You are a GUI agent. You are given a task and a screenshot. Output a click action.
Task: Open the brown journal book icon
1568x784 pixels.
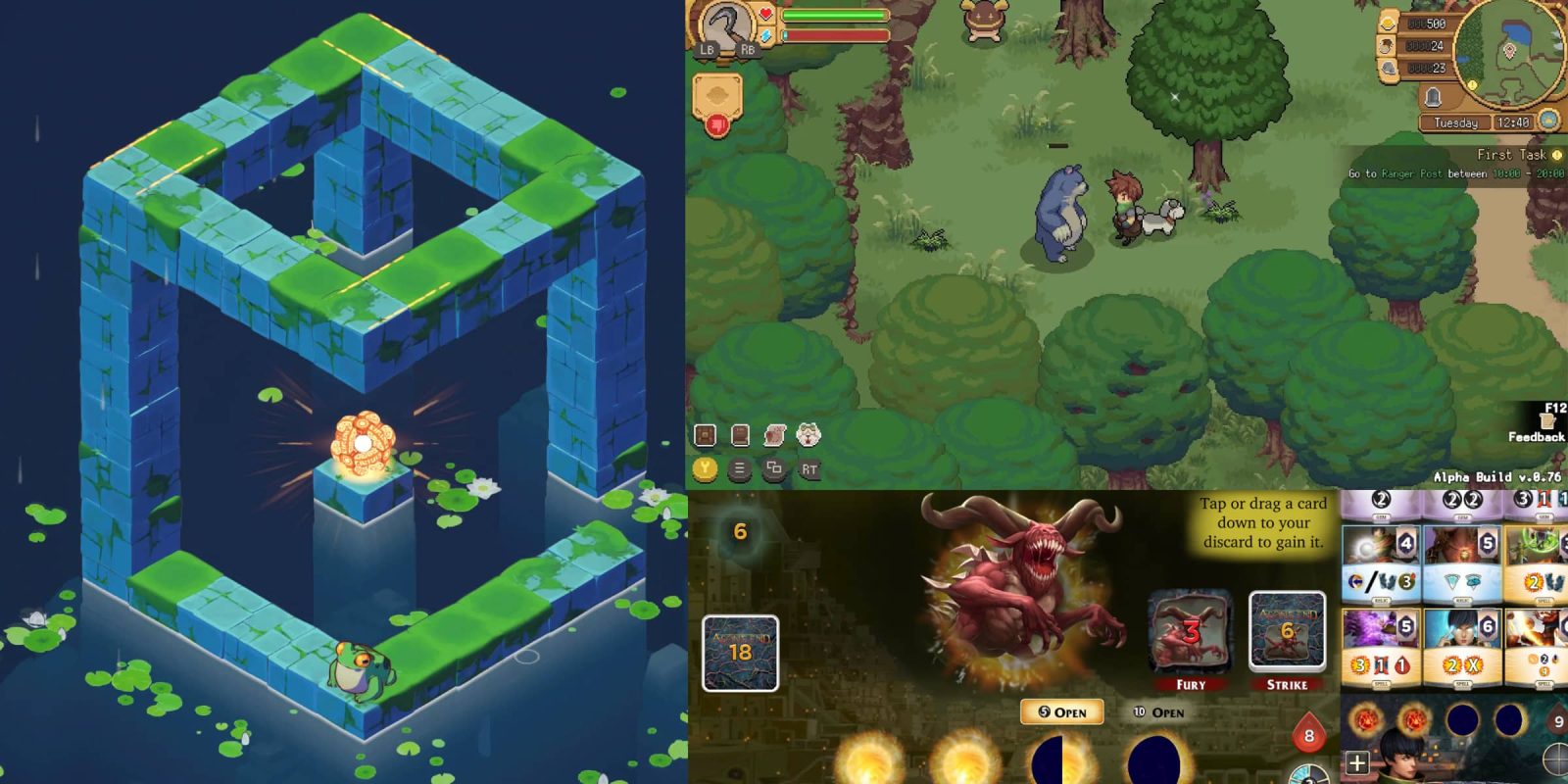[x=739, y=434]
